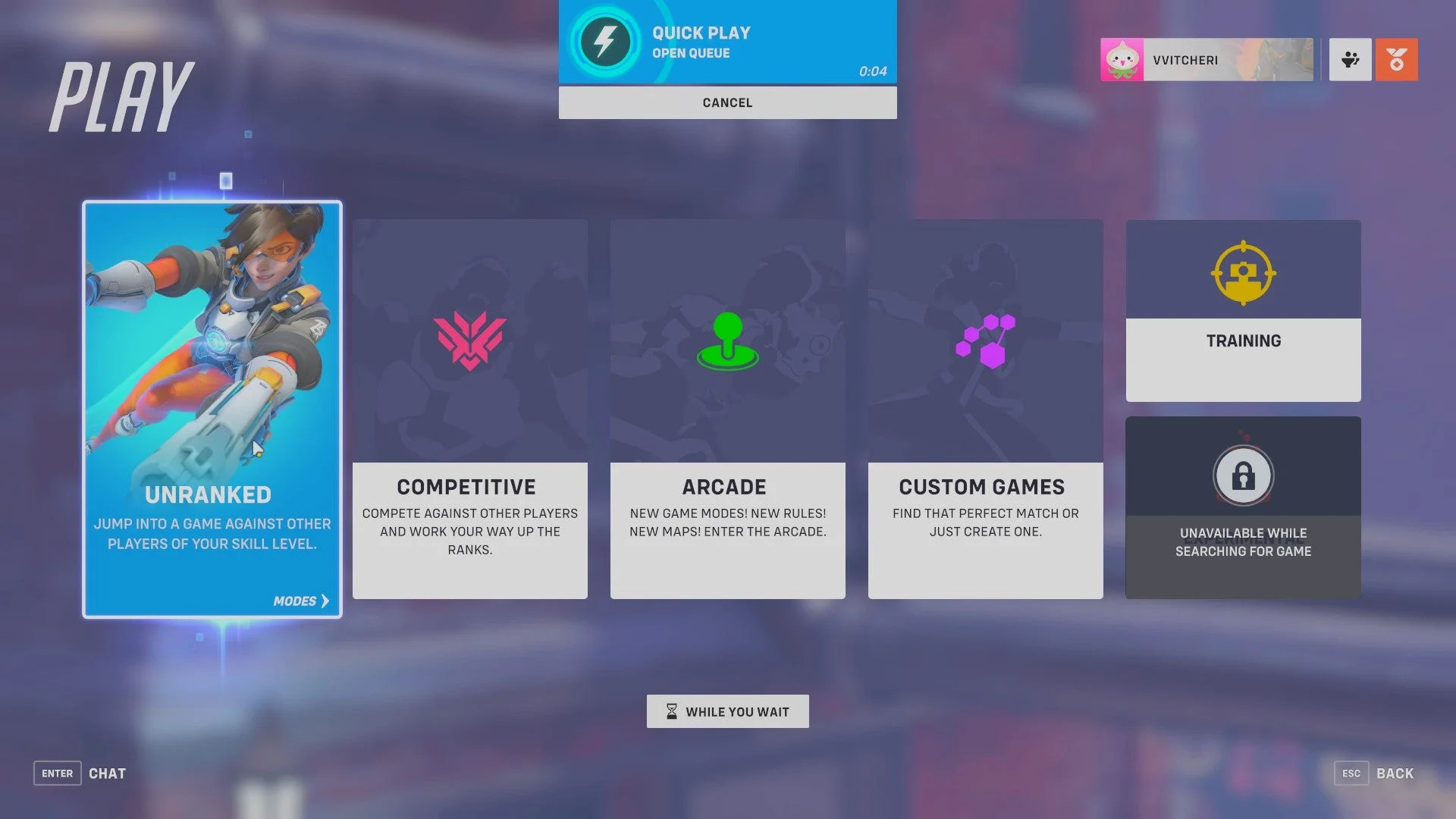Cancel the Quick Play queue

tap(726, 102)
